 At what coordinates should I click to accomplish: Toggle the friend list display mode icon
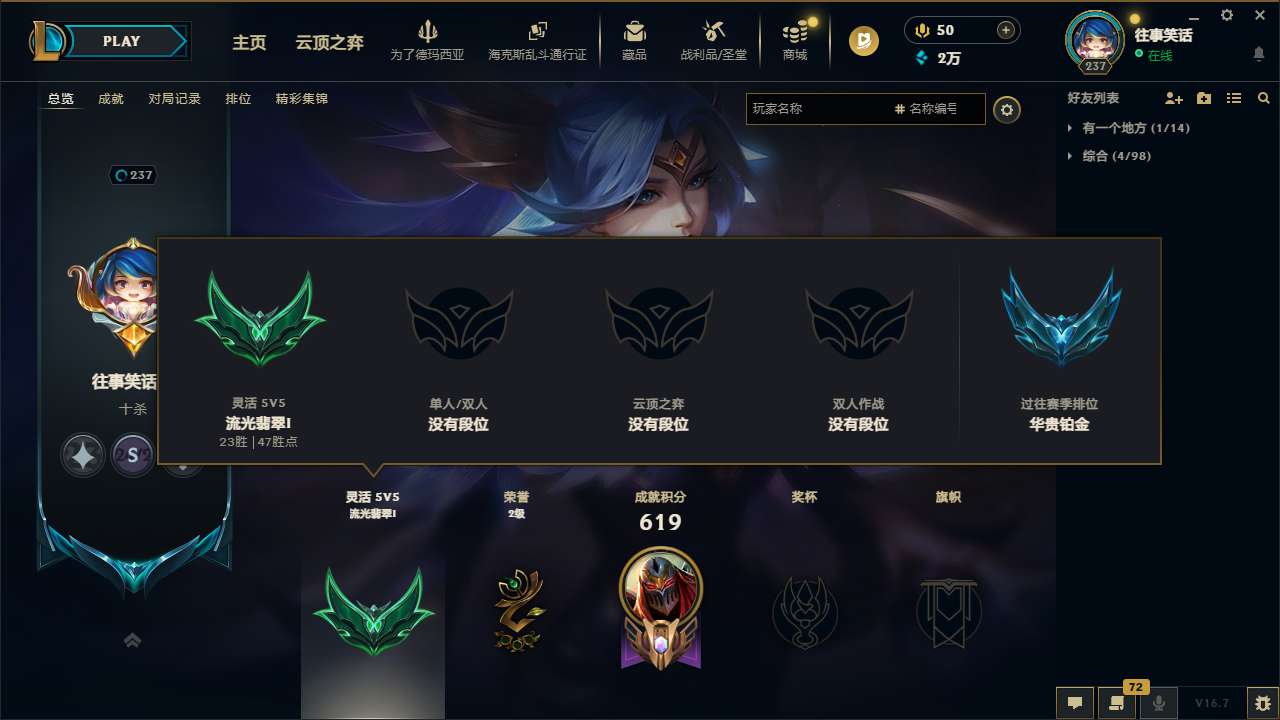tap(1233, 98)
